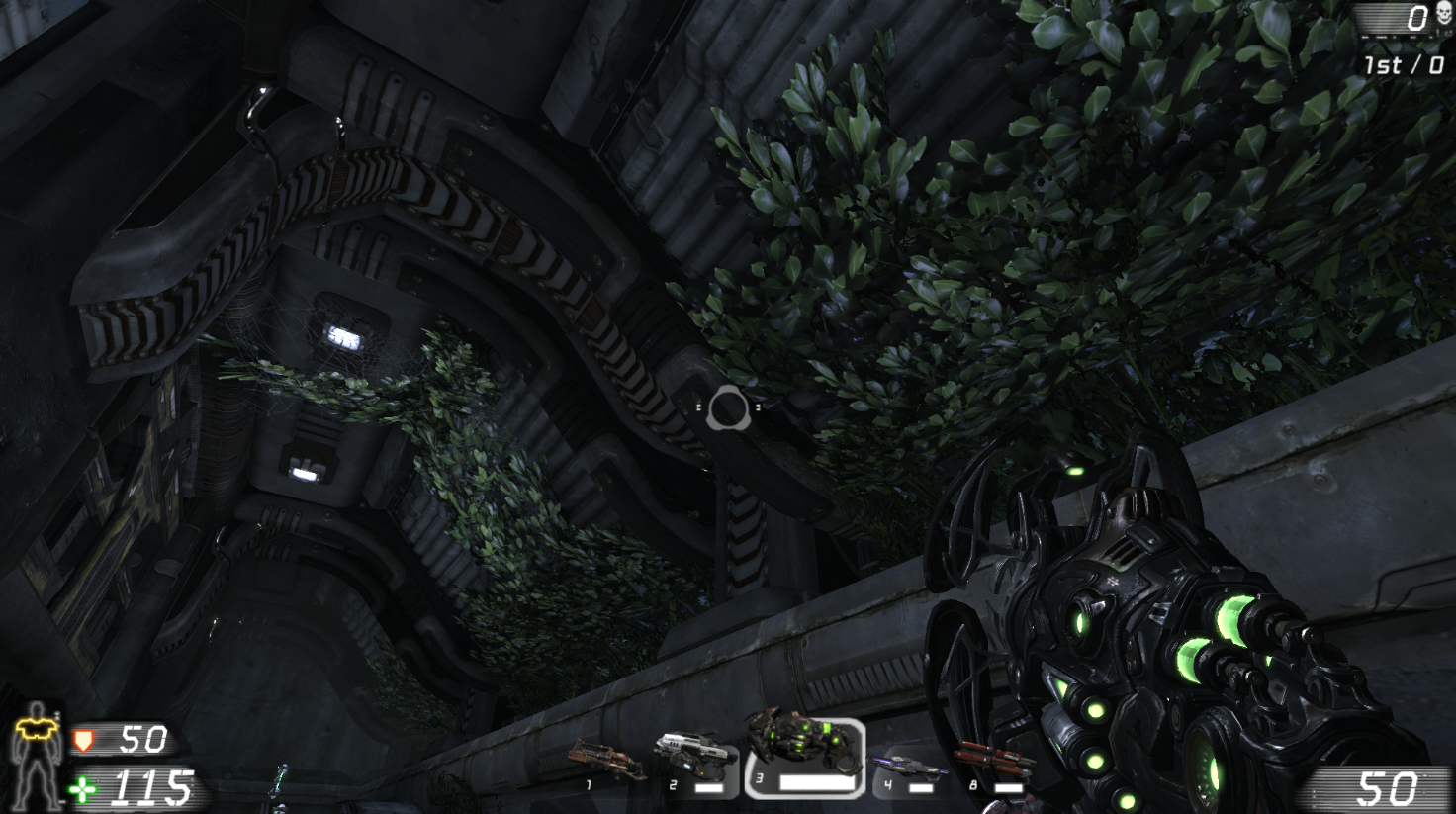Click the orange armor shield icon

click(84, 739)
